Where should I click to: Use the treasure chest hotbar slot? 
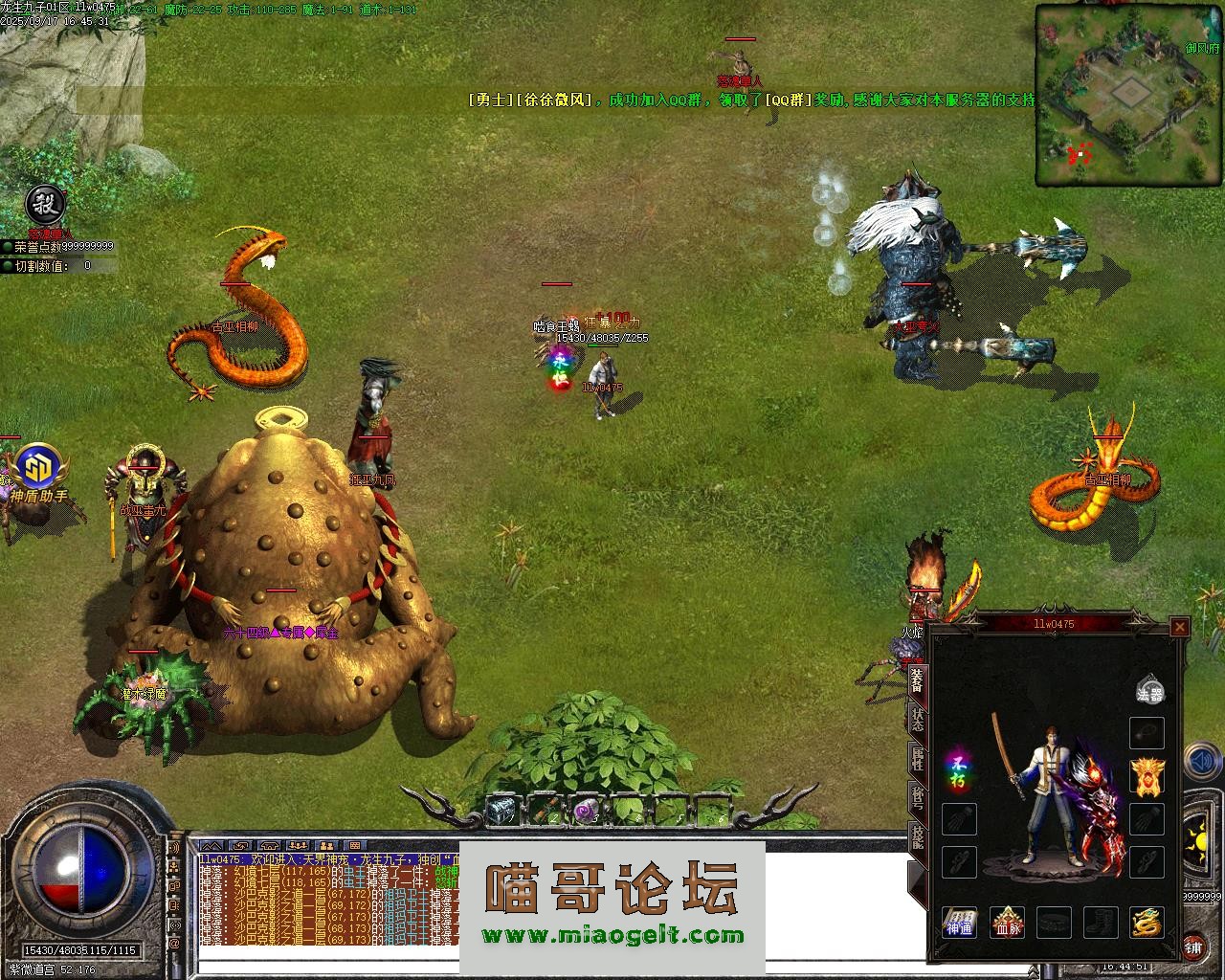coord(501,812)
